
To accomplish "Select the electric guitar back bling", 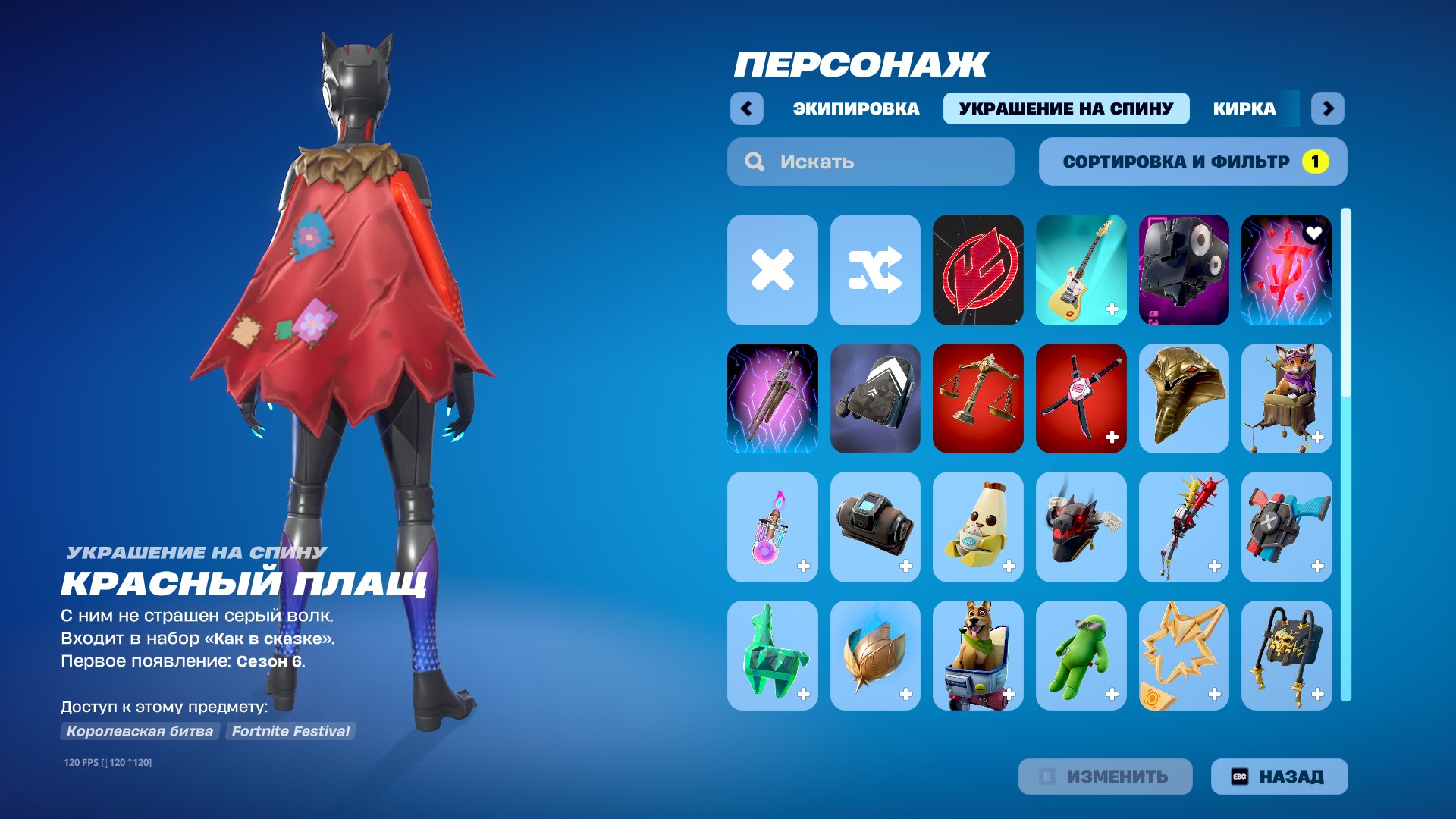I will click(1081, 271).
